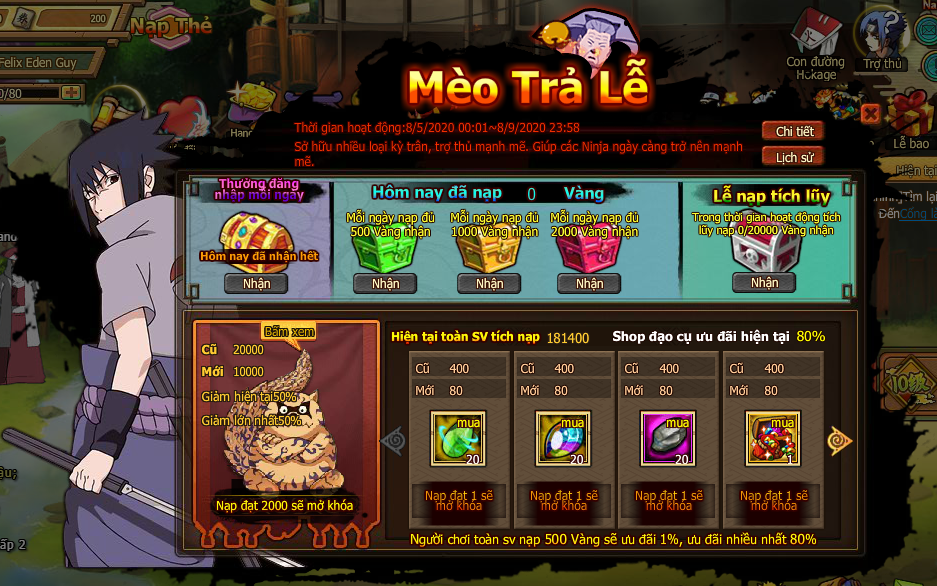Buy the green gem shop item
The height and width of the screenshot is (586, 937).
point(458,438)
